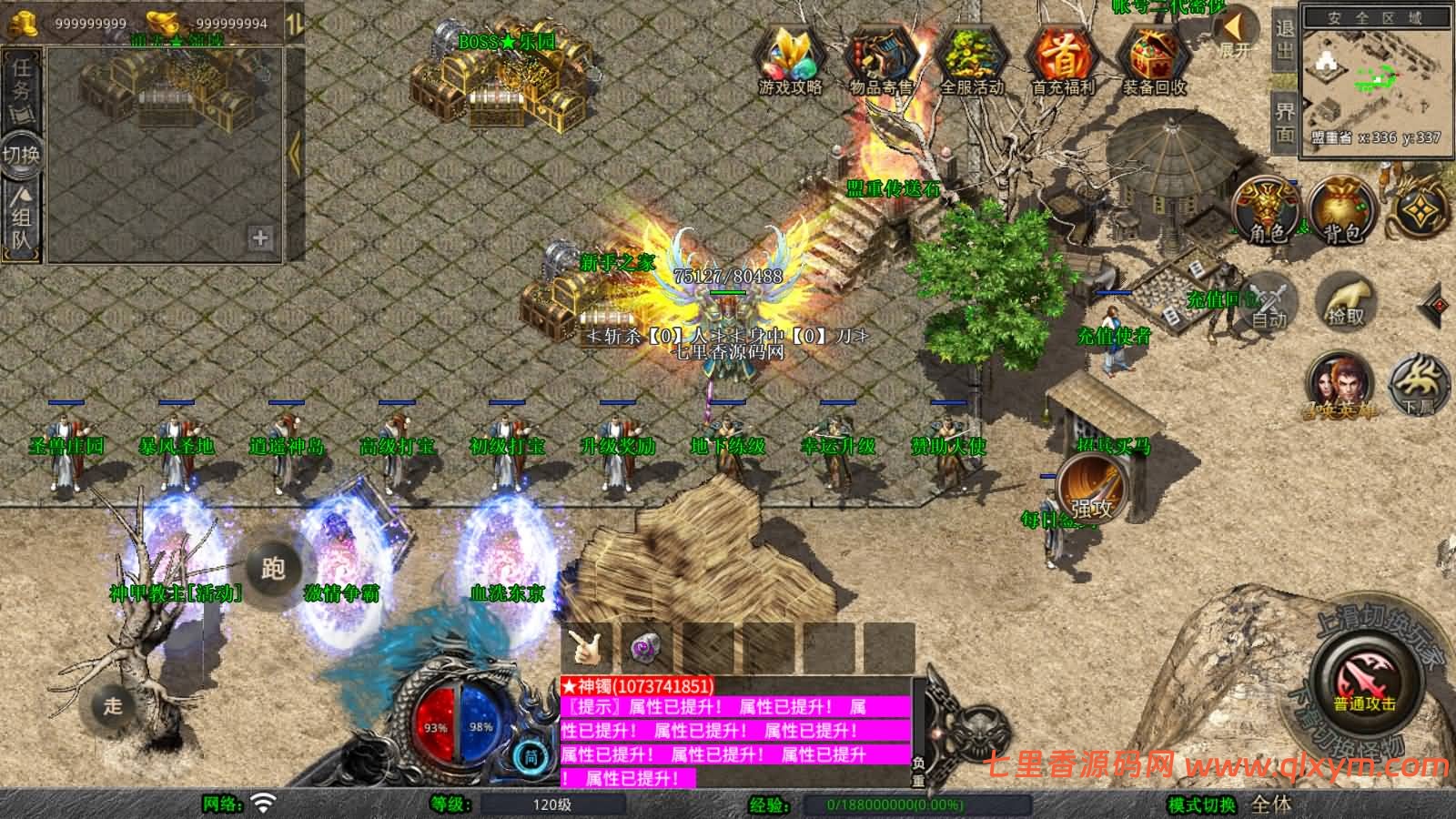Open the 游戏攻略 game guide icon
This screenshot has width=1456, height=819.
click(x=790, y=61)
